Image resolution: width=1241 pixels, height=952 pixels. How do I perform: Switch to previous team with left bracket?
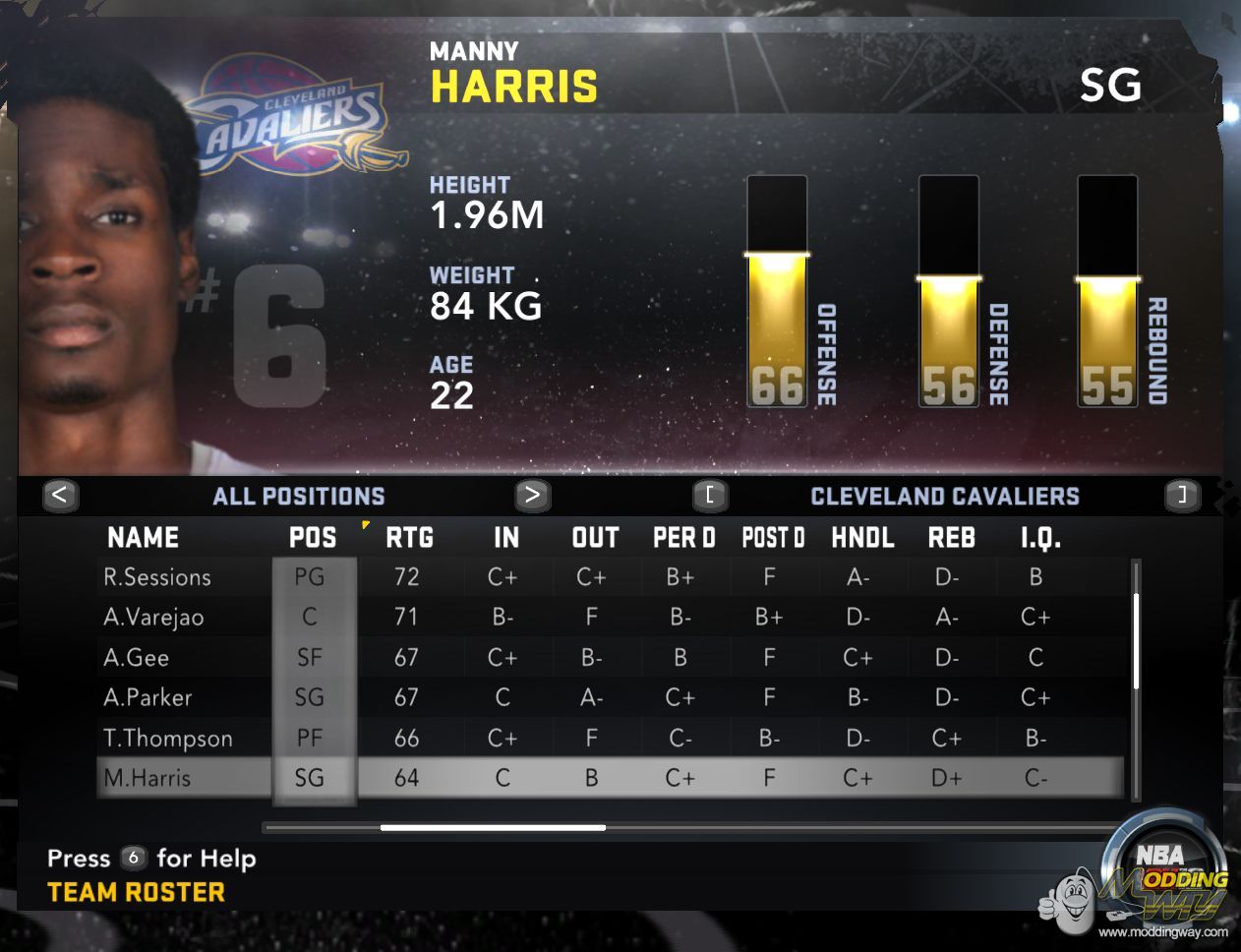[x=710, y=495]
